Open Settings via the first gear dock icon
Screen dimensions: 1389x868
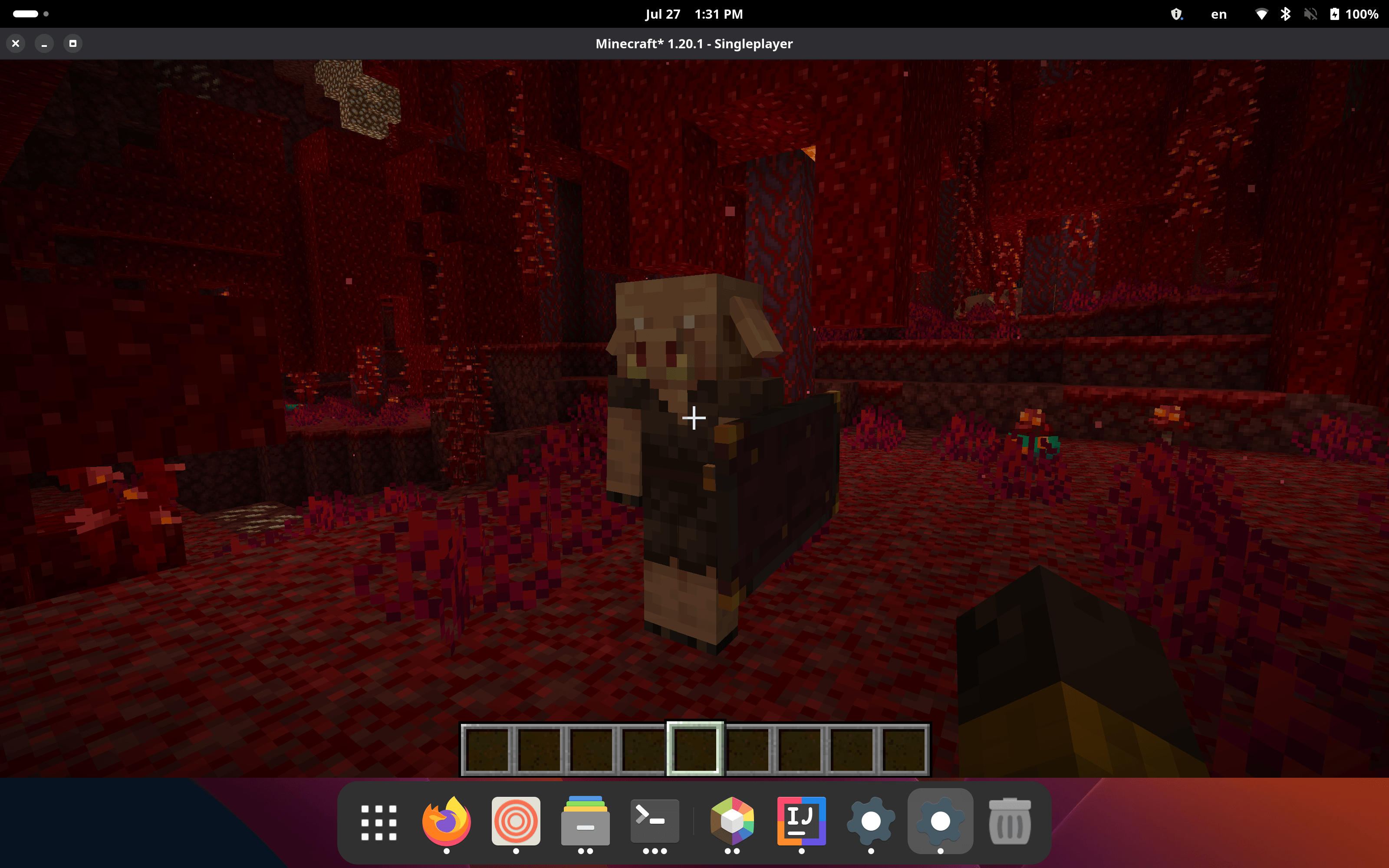click(871, 821)
